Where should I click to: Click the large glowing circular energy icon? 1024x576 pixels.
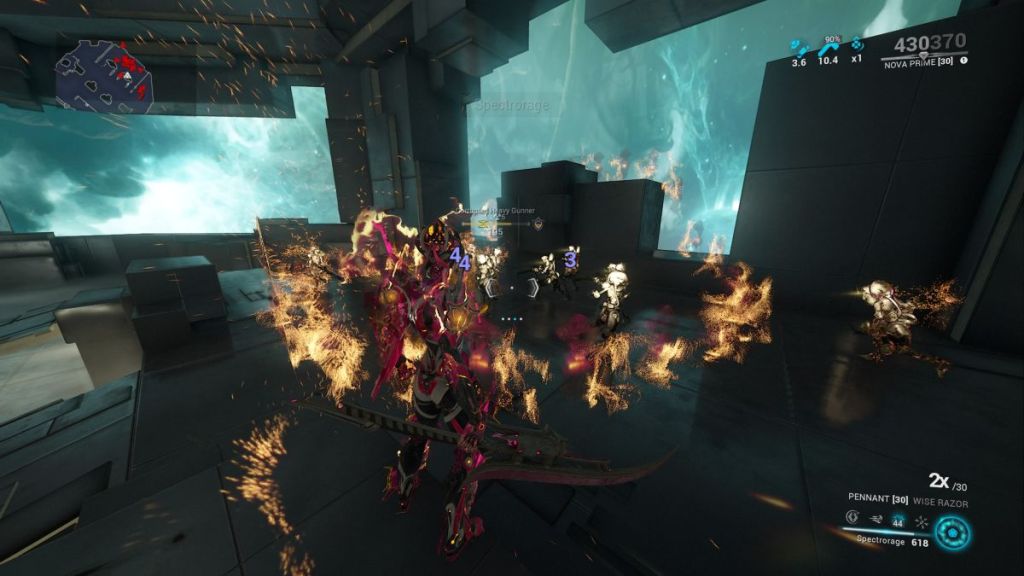tap(953, 532)
